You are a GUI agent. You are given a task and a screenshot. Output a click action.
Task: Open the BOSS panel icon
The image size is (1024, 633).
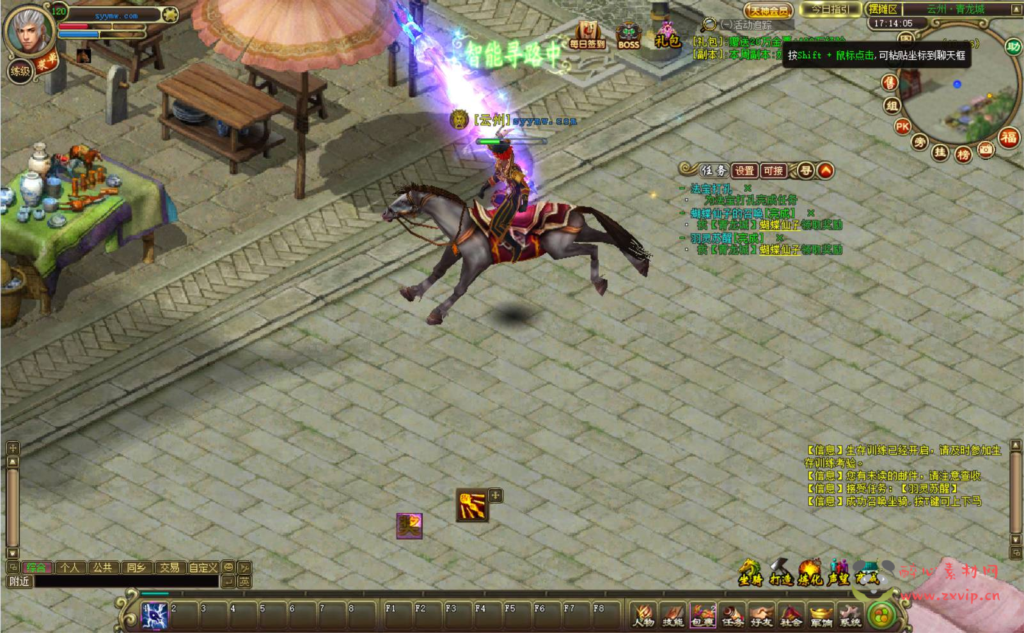(x=628, y=35)
